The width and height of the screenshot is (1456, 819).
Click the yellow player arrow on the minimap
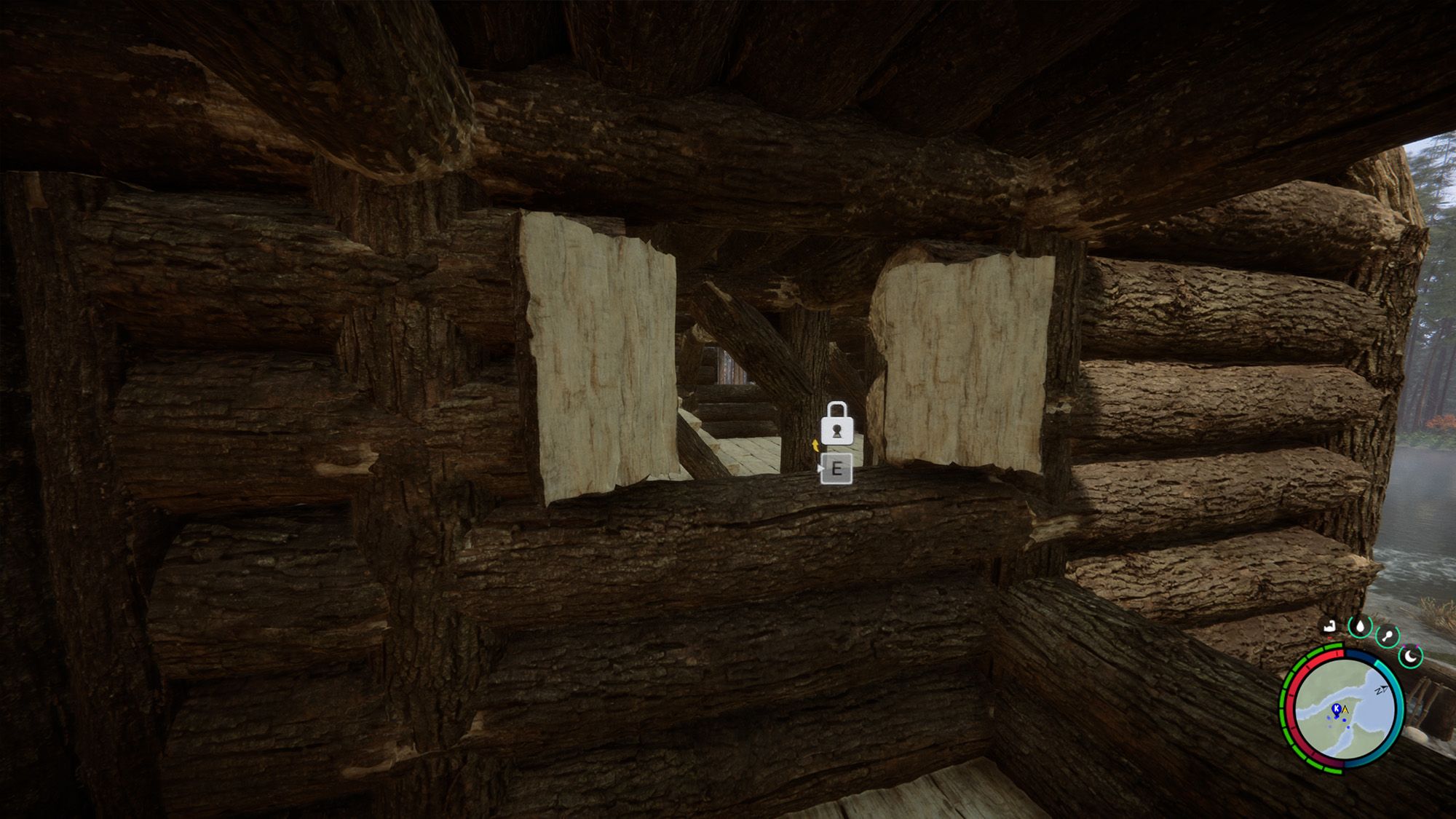(1345, 711)
